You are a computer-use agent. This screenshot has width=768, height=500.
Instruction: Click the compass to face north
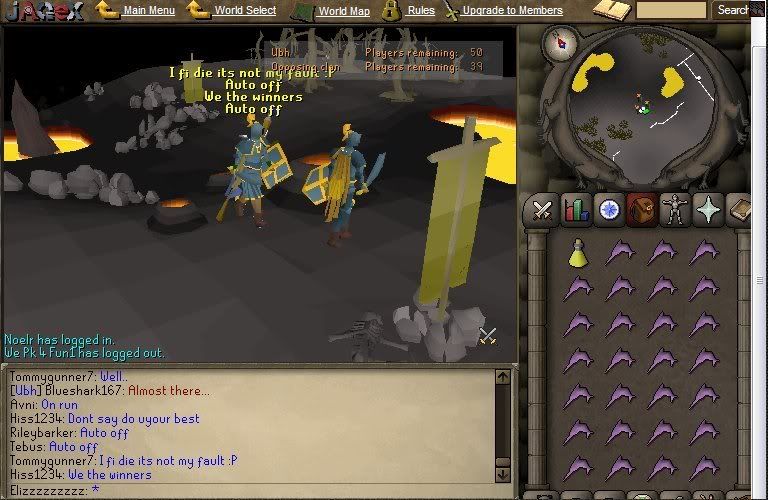(x=561, y=43)
